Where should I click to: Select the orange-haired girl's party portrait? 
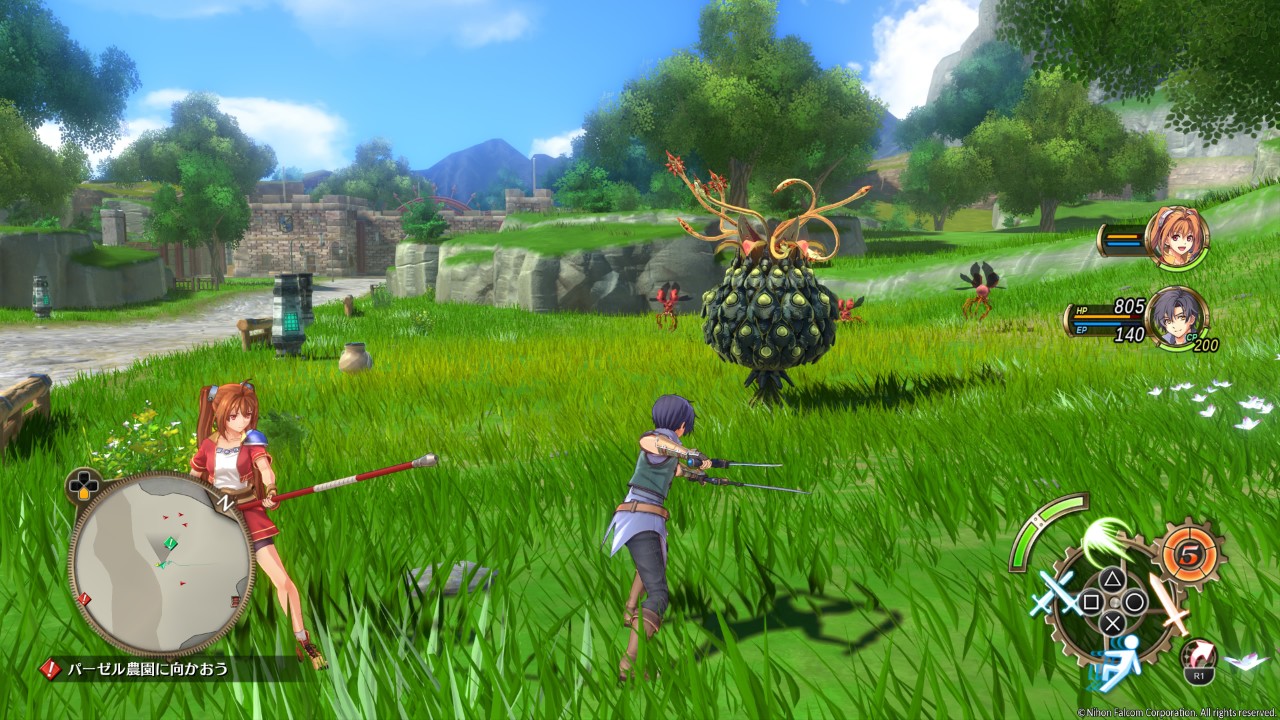tap(1177, 238)
